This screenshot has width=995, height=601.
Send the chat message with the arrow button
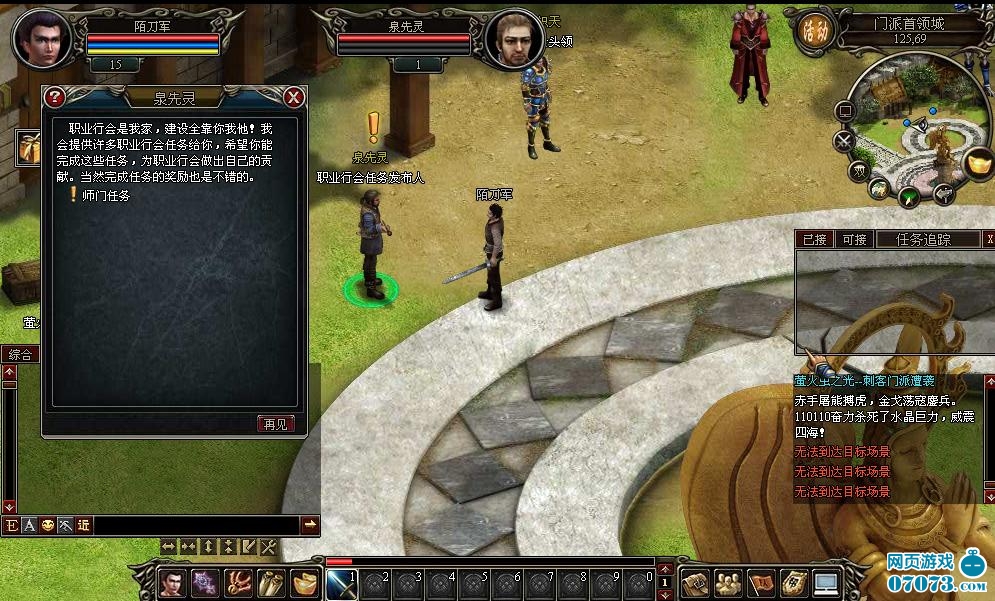pos(310,525)
